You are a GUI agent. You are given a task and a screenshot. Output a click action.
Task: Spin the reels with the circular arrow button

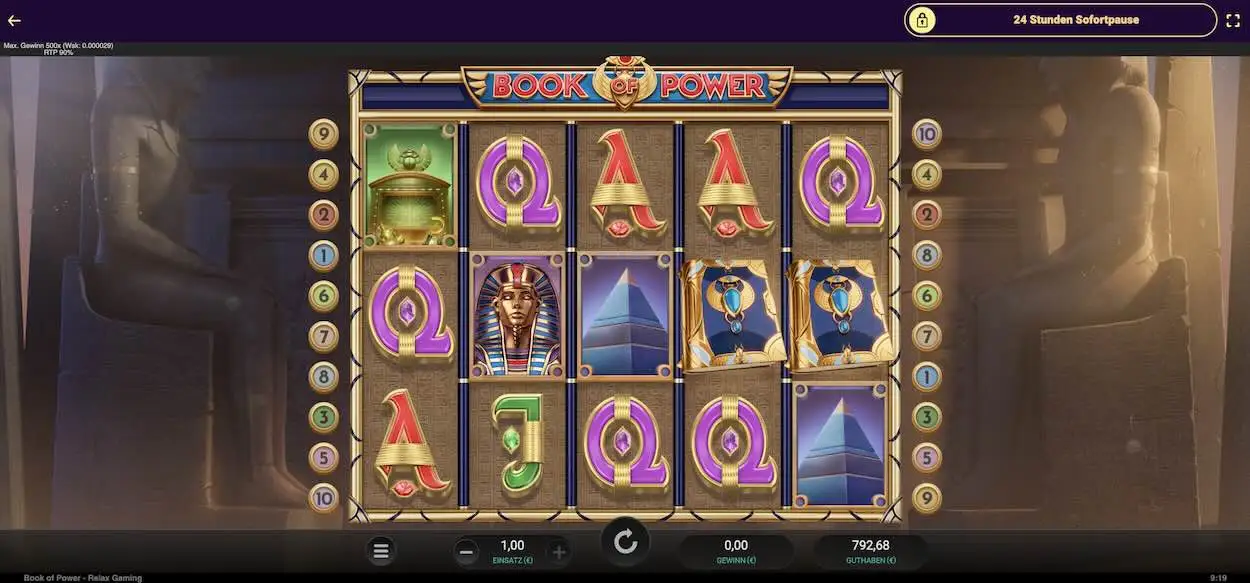(625, 542)
